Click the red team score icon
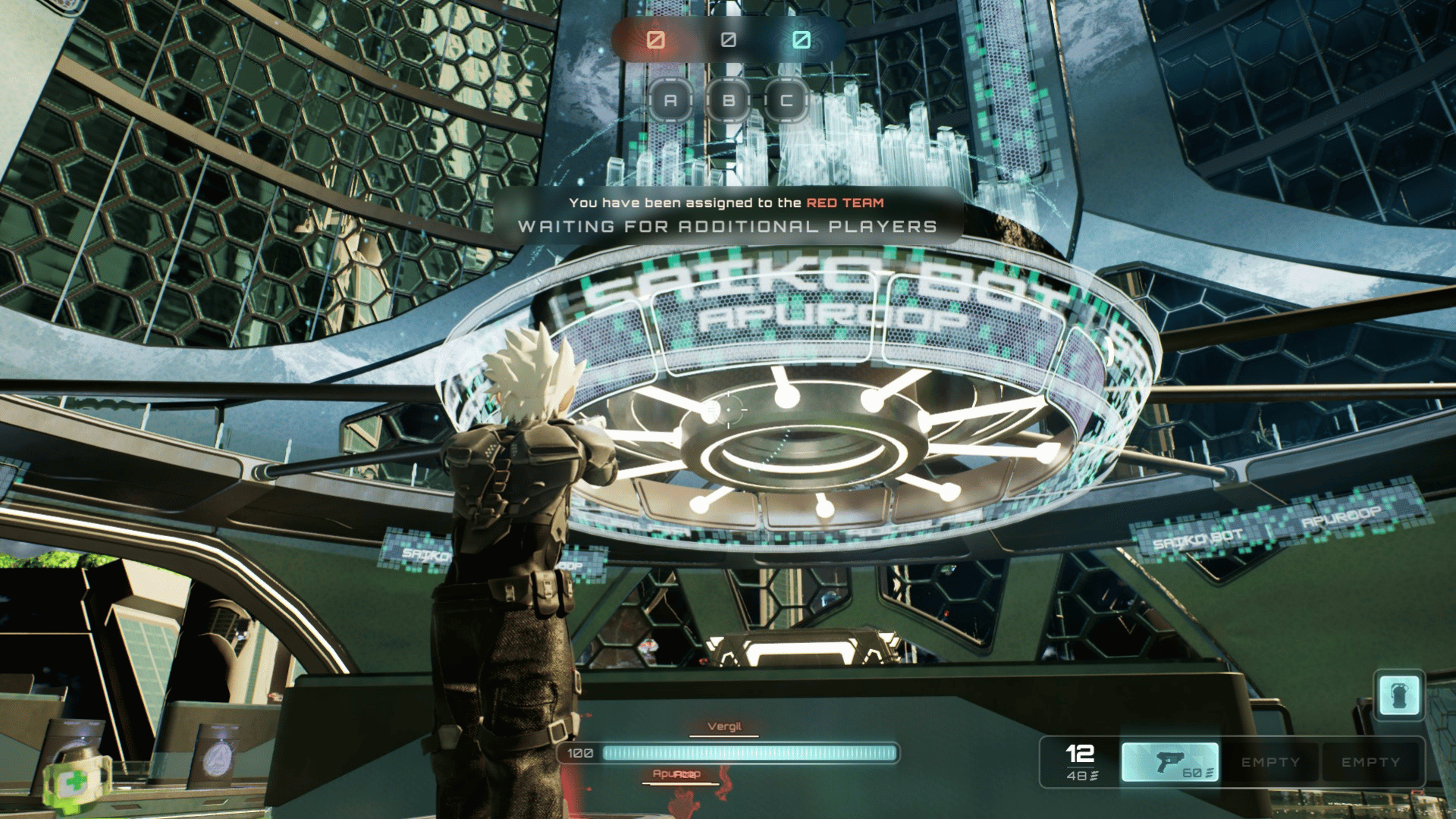 point(656,39)
